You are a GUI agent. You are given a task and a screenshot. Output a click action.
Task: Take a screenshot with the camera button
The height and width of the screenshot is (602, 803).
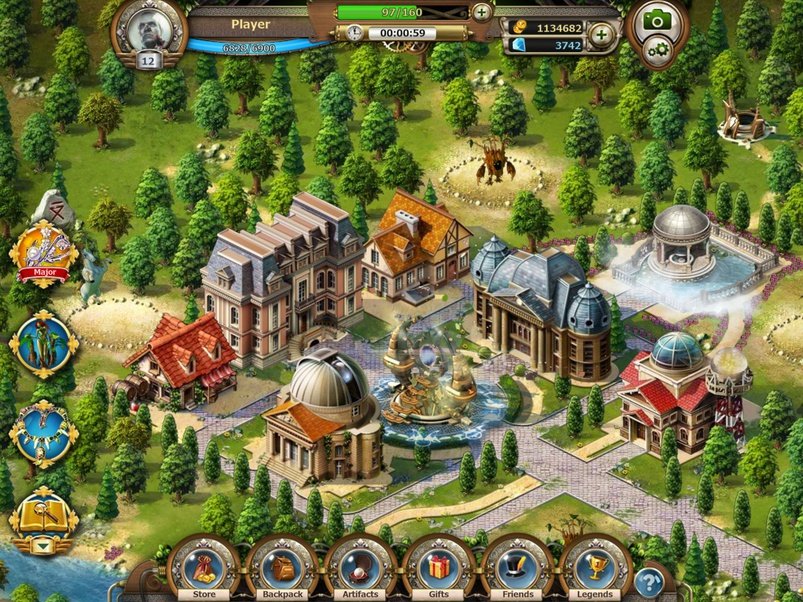(656, 20)
